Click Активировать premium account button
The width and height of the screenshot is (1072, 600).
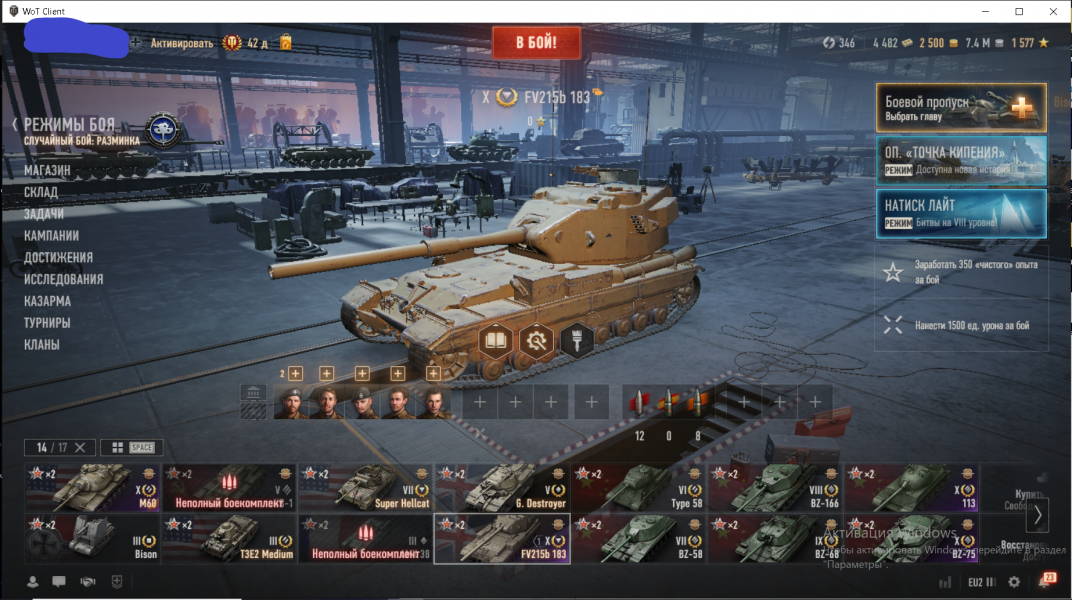(182, 43)
